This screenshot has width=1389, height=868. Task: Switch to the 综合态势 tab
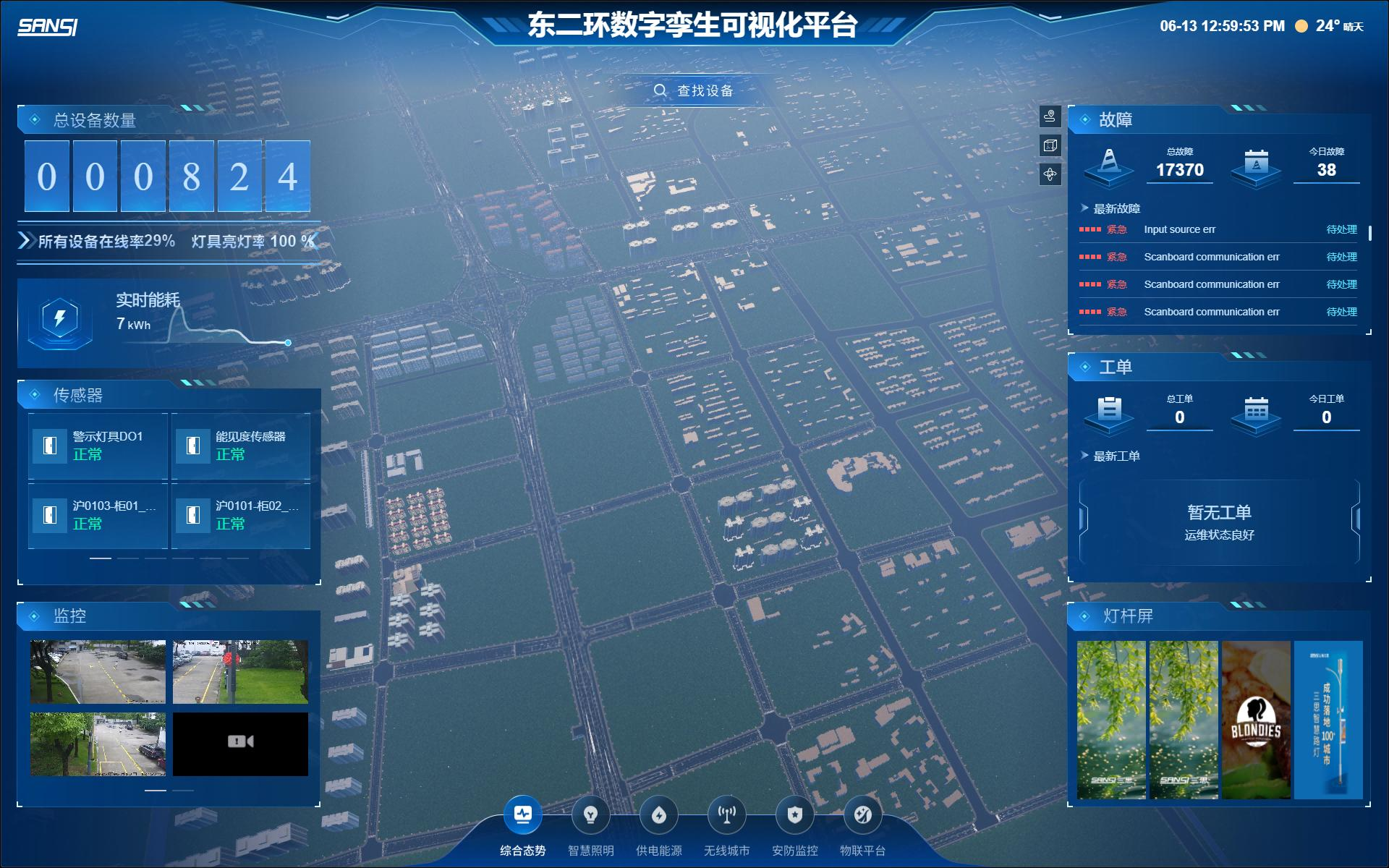click(522, 813)
